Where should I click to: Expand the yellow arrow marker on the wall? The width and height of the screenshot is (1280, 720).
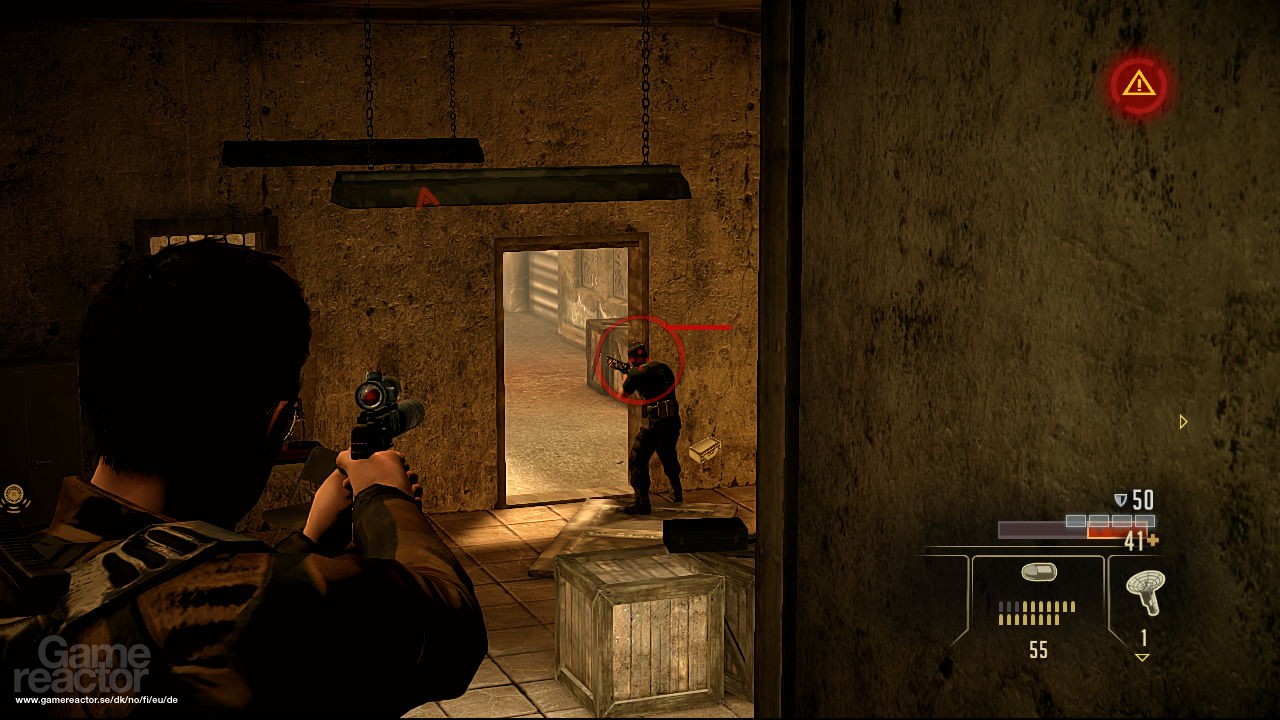click(1183, 423)
